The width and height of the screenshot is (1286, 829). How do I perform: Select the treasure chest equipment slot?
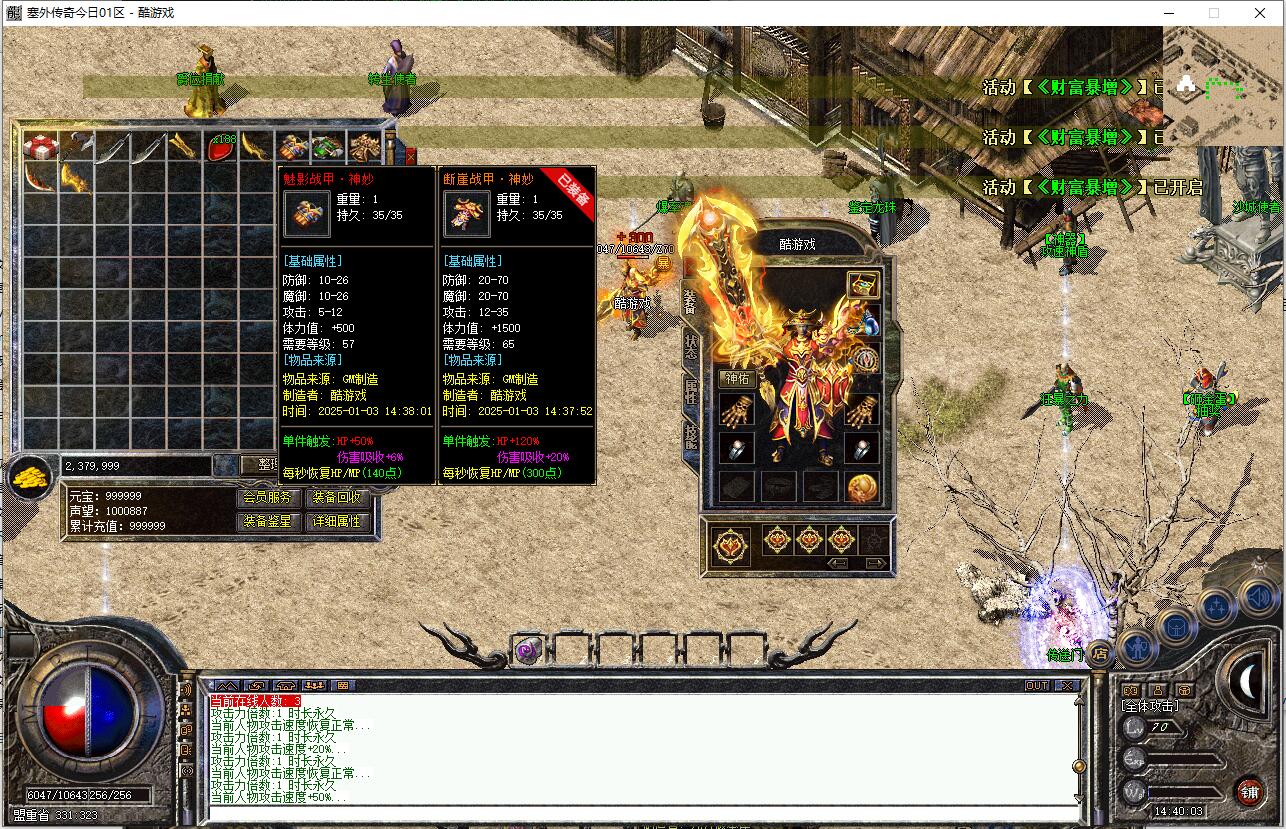click(x=862, y=285)
